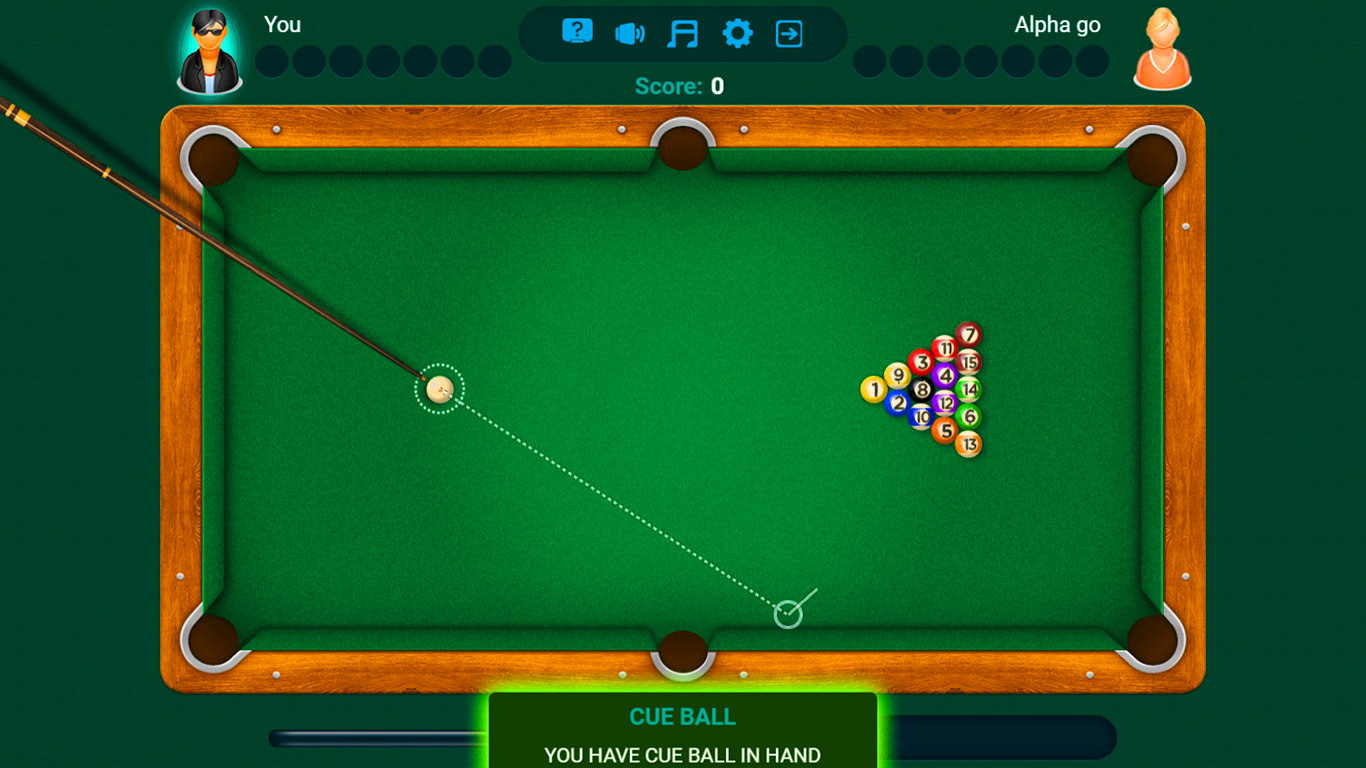1366x768 pixels.
Task: Click the striped 13 ball below the rack
Action: tap(966, 443)
